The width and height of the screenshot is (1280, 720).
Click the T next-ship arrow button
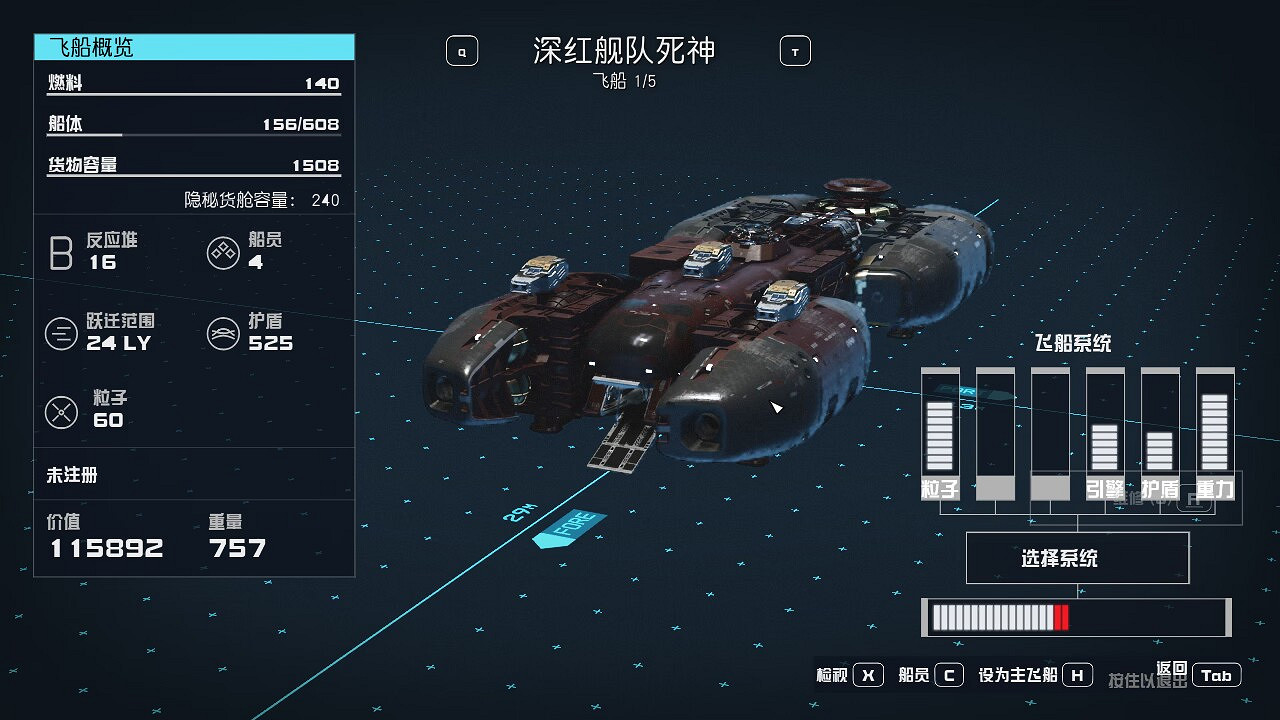click(x=794, y=50)
